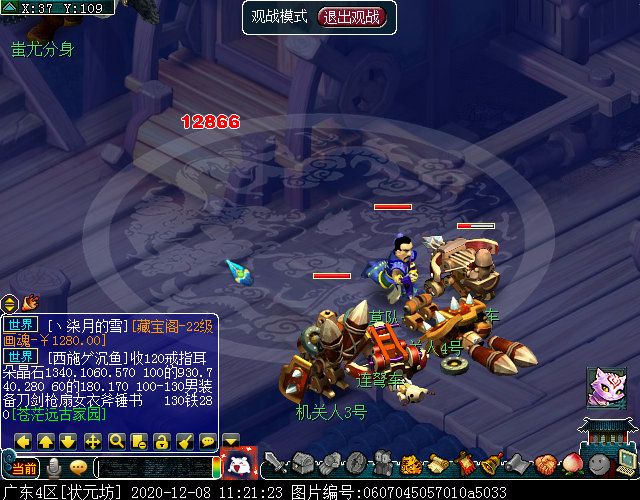
Task: Activate the microphone voice chat icon
Action: click(53, 467)
